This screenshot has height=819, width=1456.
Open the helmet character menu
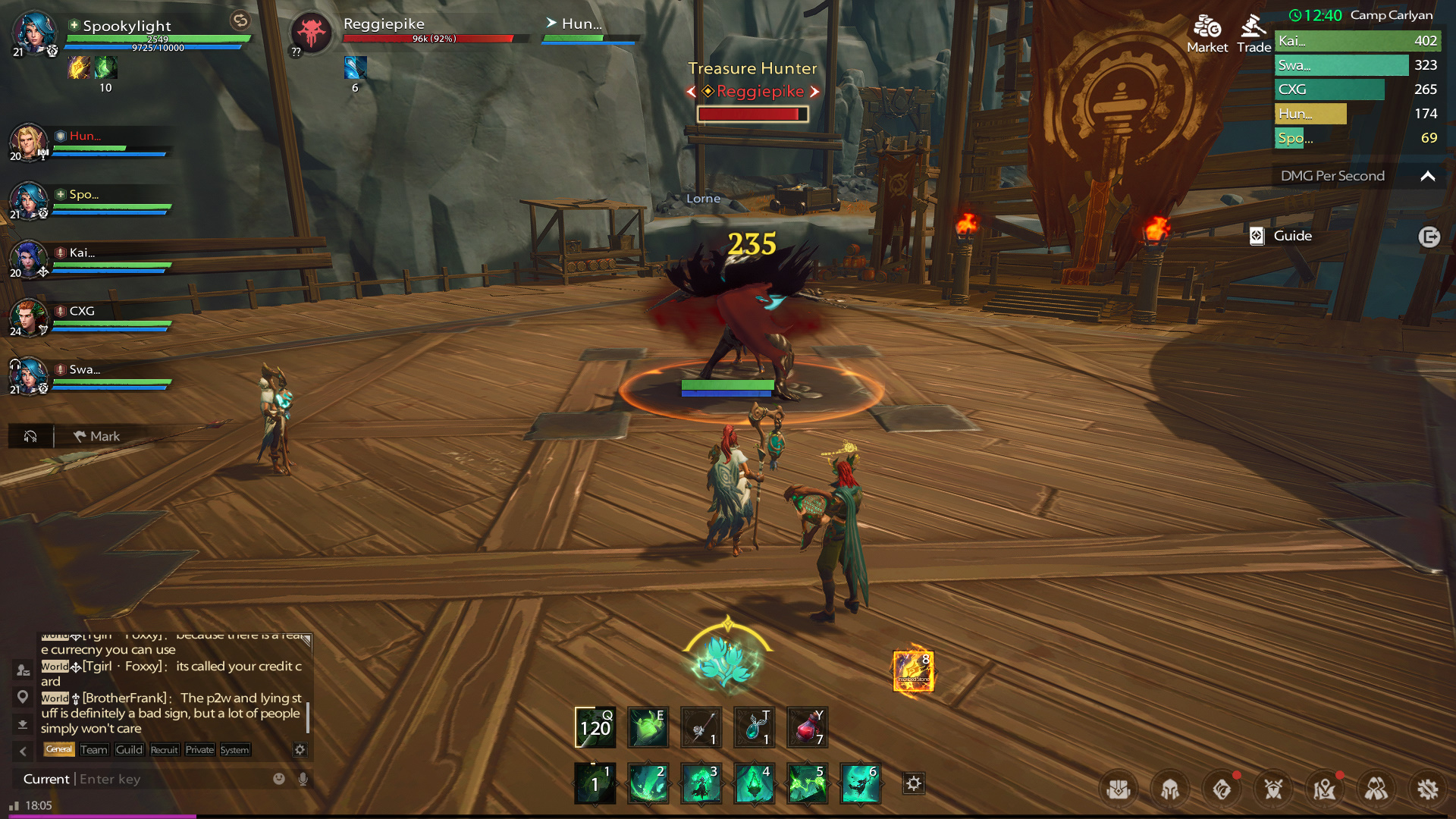pyautogui.click(x=1170, y=789)
